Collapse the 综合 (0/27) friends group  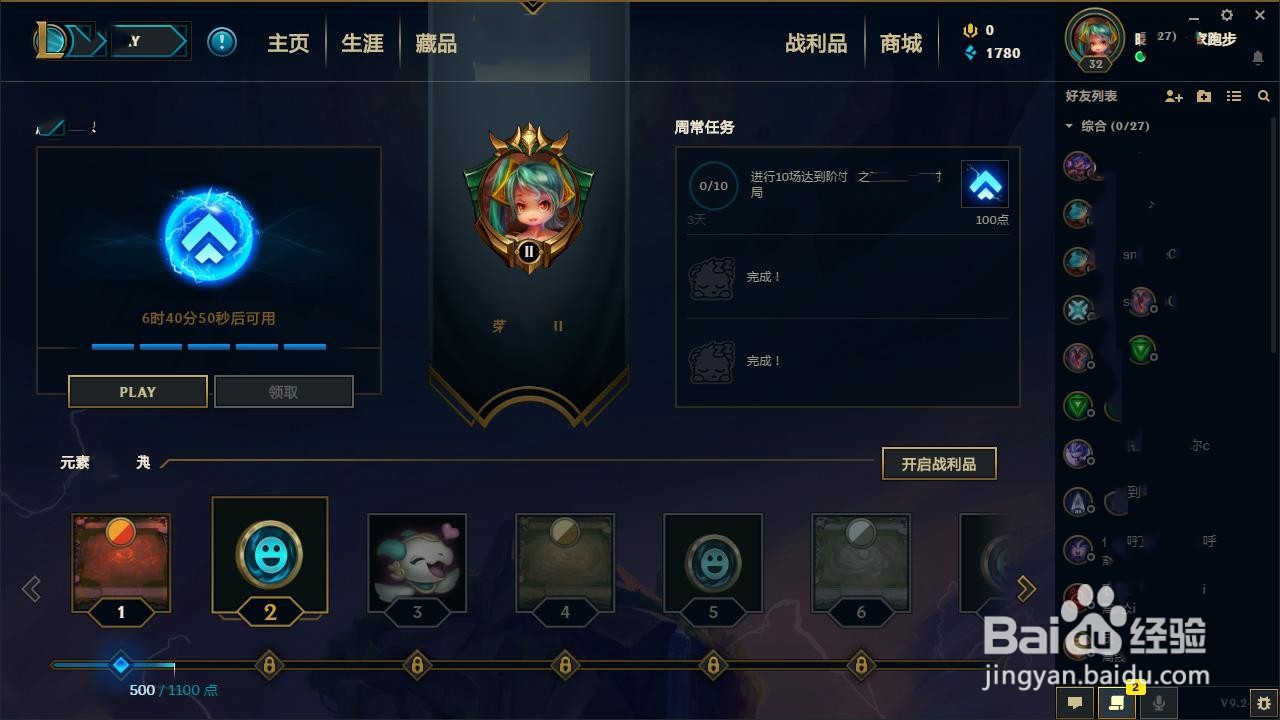(1068, 126)
